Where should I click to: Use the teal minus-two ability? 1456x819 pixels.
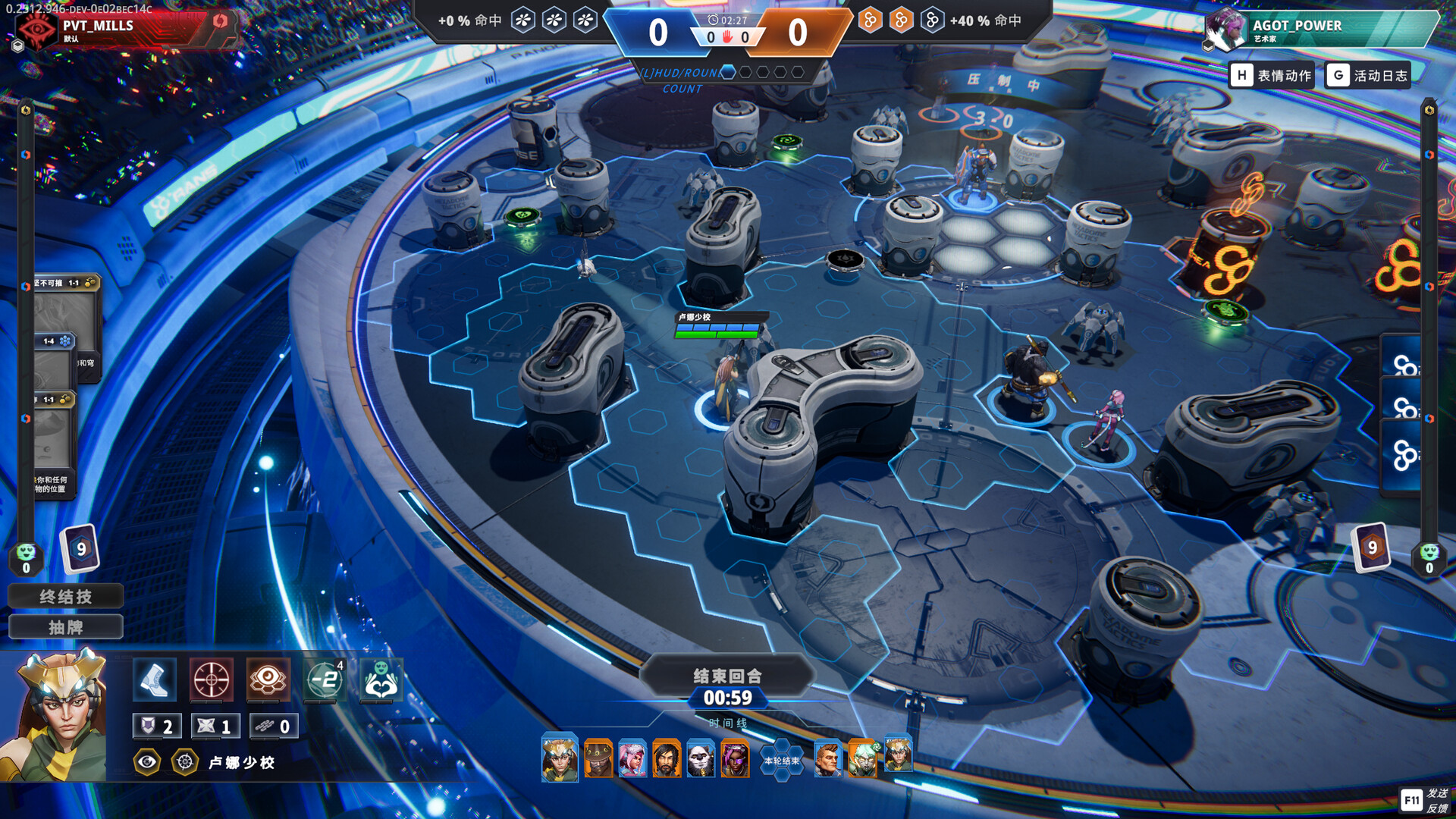[325, 679]
